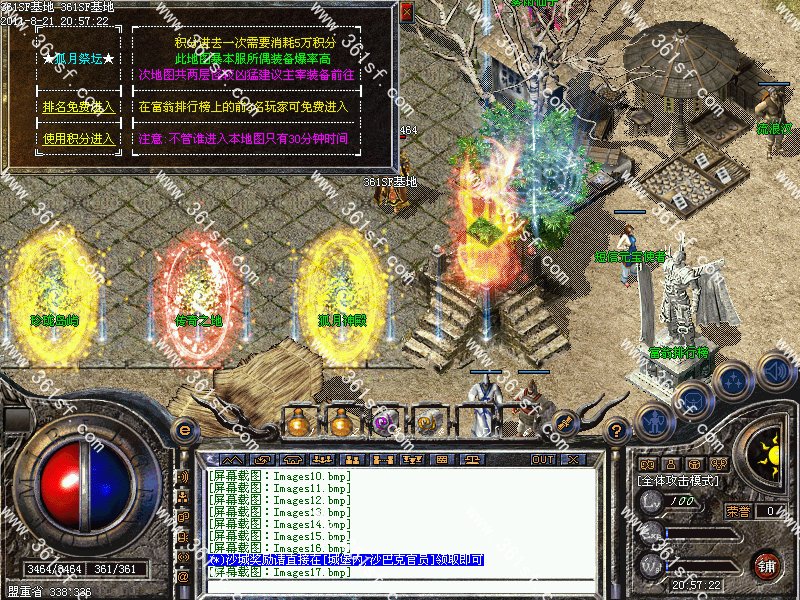
Task: Click the @ chat channel button
Action: click(184, 577)
